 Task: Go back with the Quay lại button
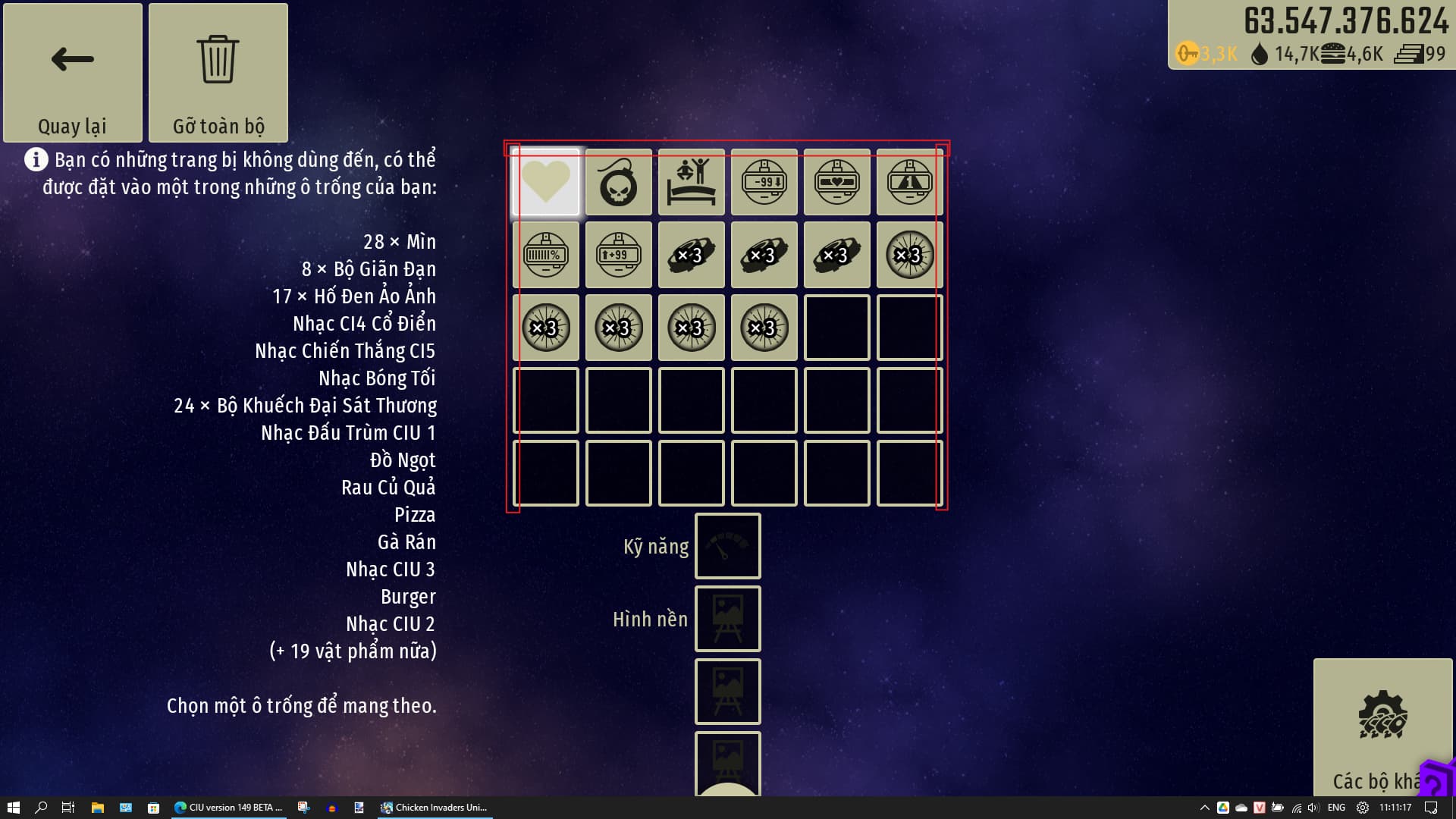[x=73, y=73]
